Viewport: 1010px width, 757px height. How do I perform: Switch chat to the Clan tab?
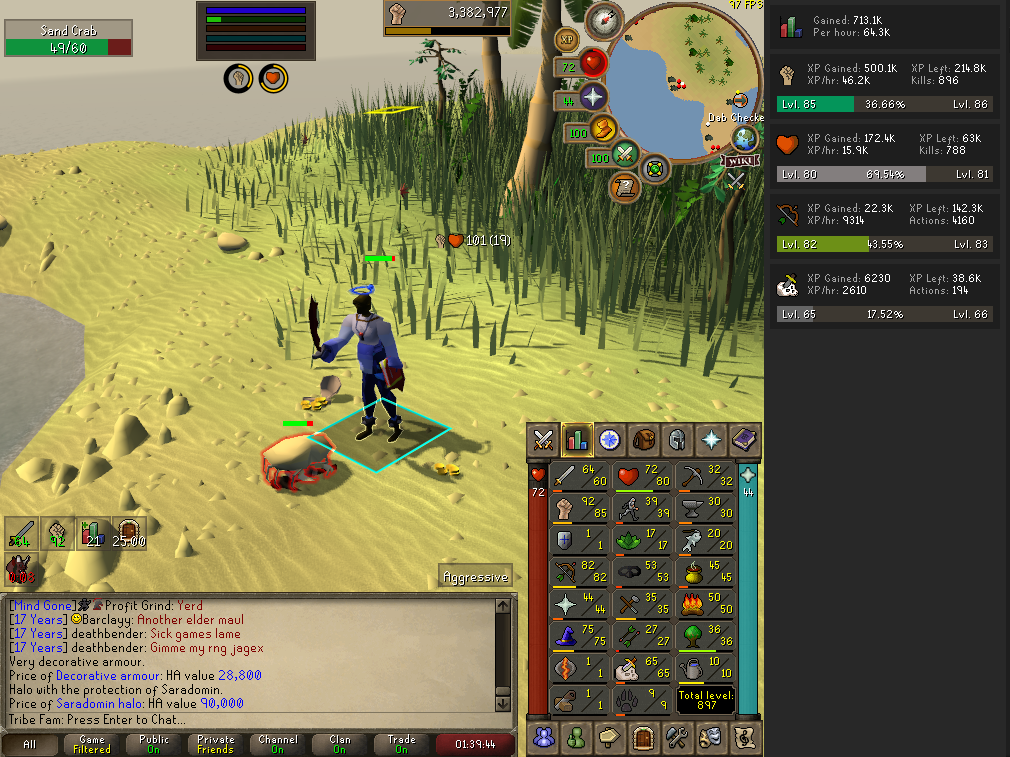(340, 744)
